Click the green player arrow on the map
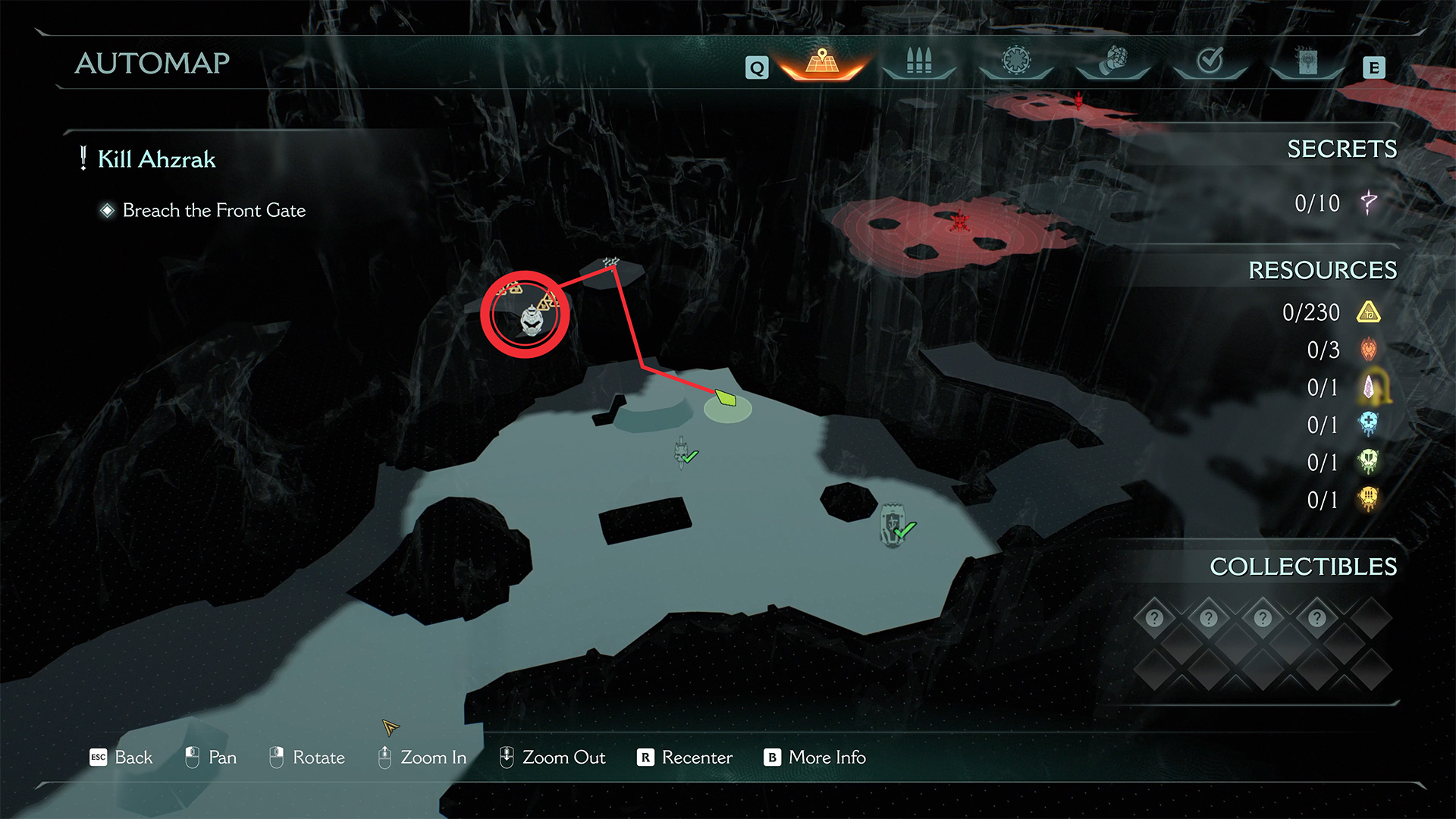The image size is (1456, 819). [726, 397]
